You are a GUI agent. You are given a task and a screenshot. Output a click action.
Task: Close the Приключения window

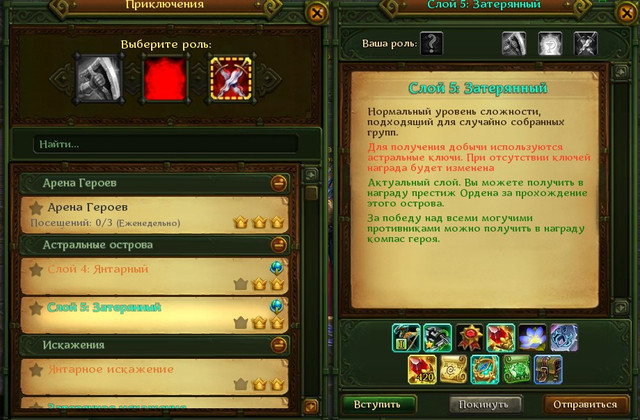tap(317, 13)
